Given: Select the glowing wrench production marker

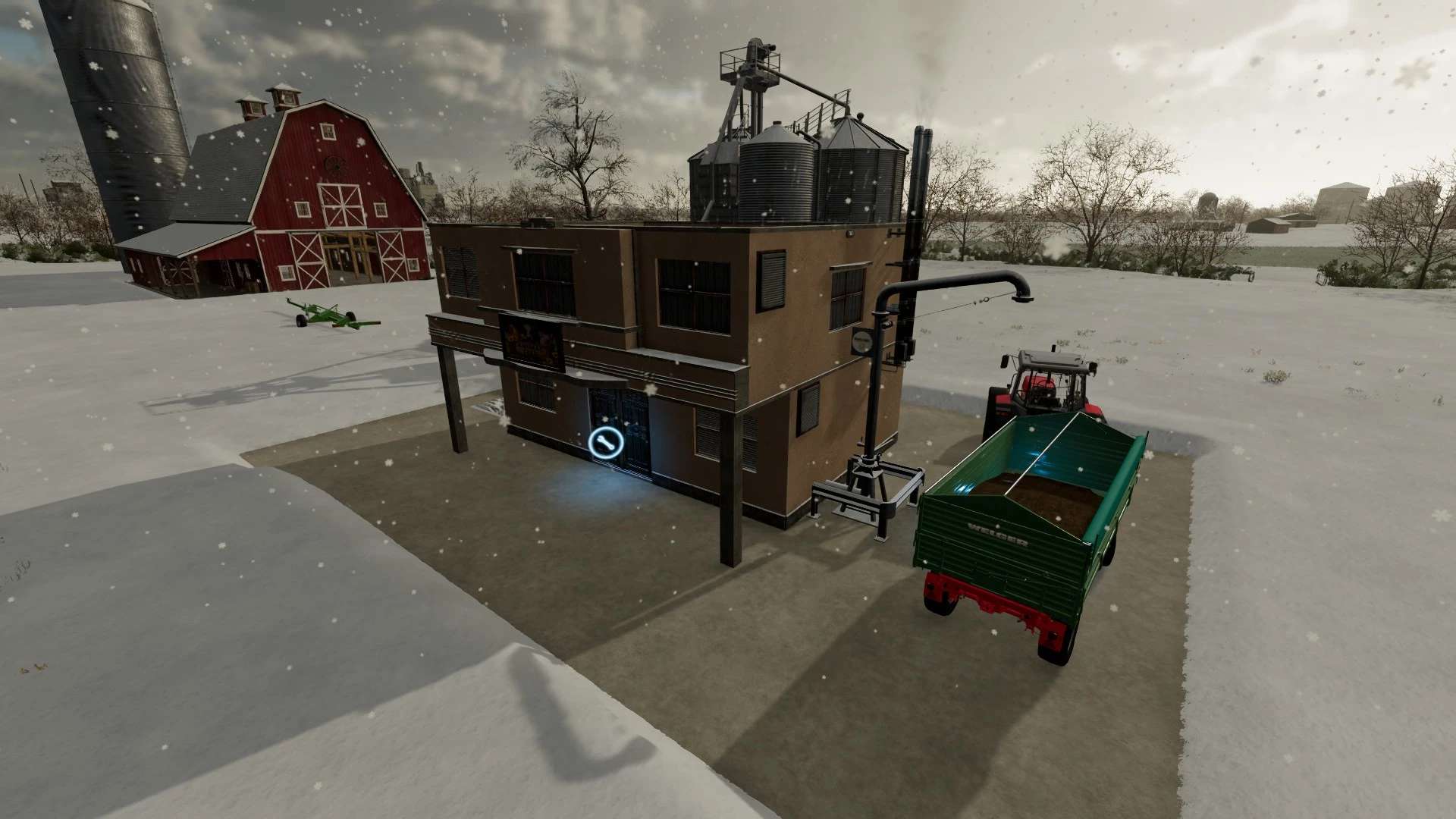Looking at the screenshot, I should tap(605, 444).
